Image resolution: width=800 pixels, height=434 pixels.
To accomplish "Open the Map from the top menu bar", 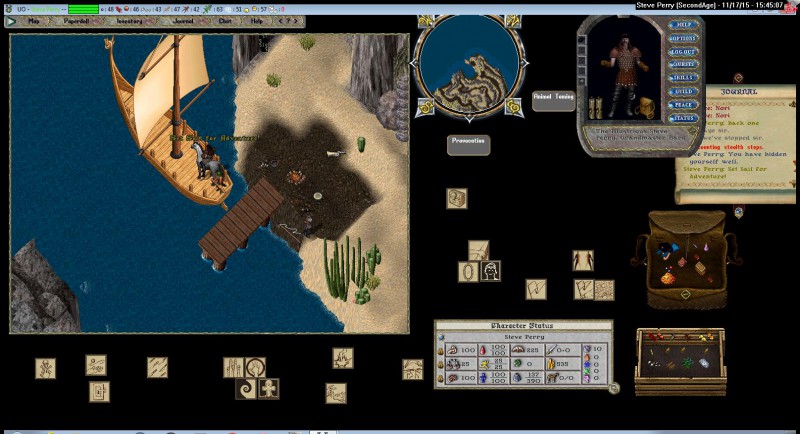I will click(33, 20).
